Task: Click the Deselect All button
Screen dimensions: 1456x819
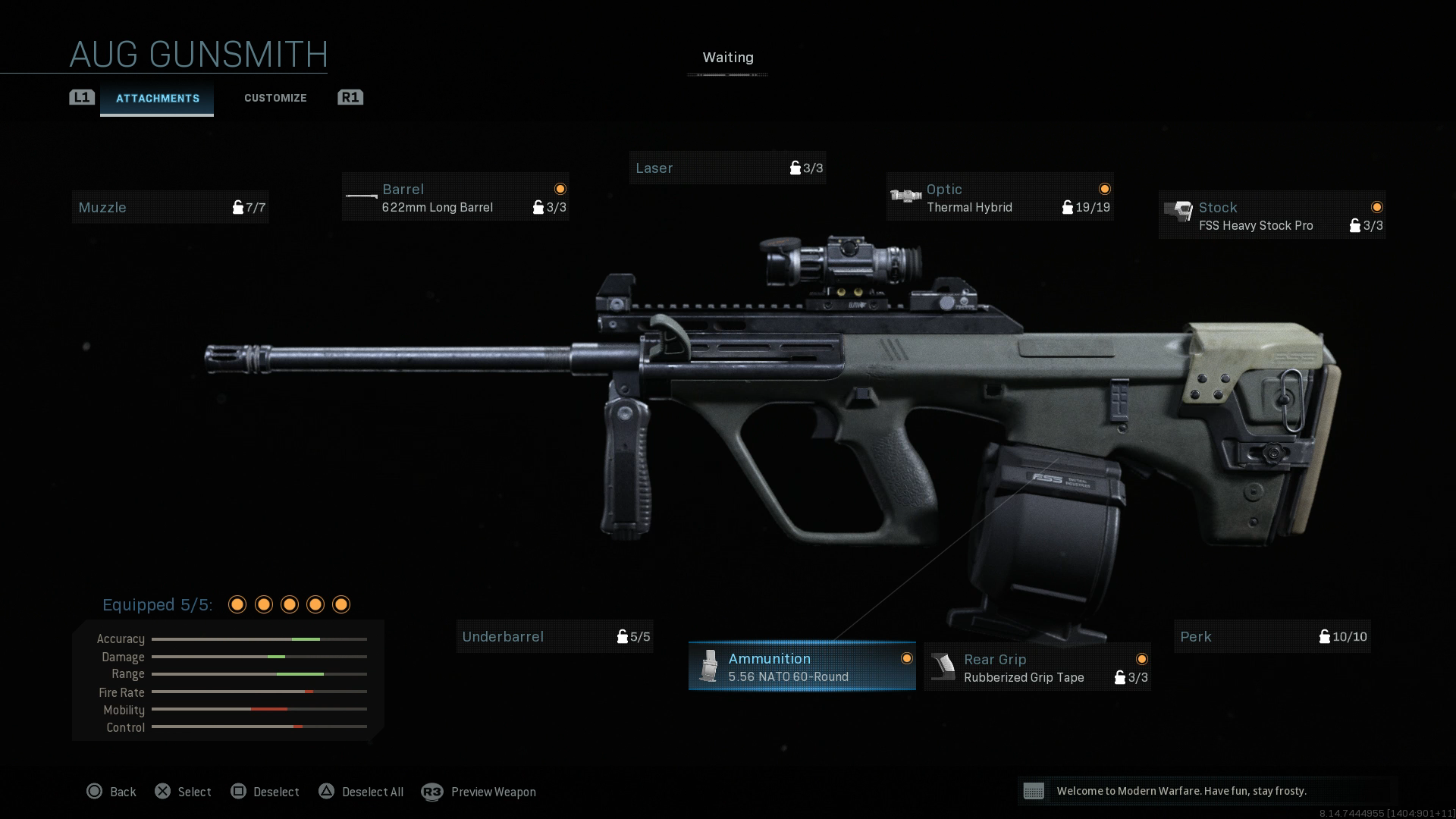Action: point(361,792)
